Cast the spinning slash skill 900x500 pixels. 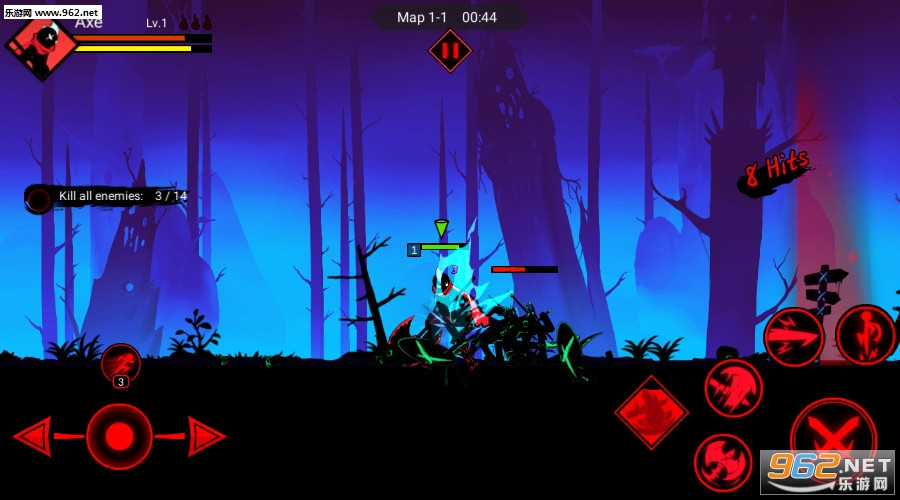click(x=733, y=388)
